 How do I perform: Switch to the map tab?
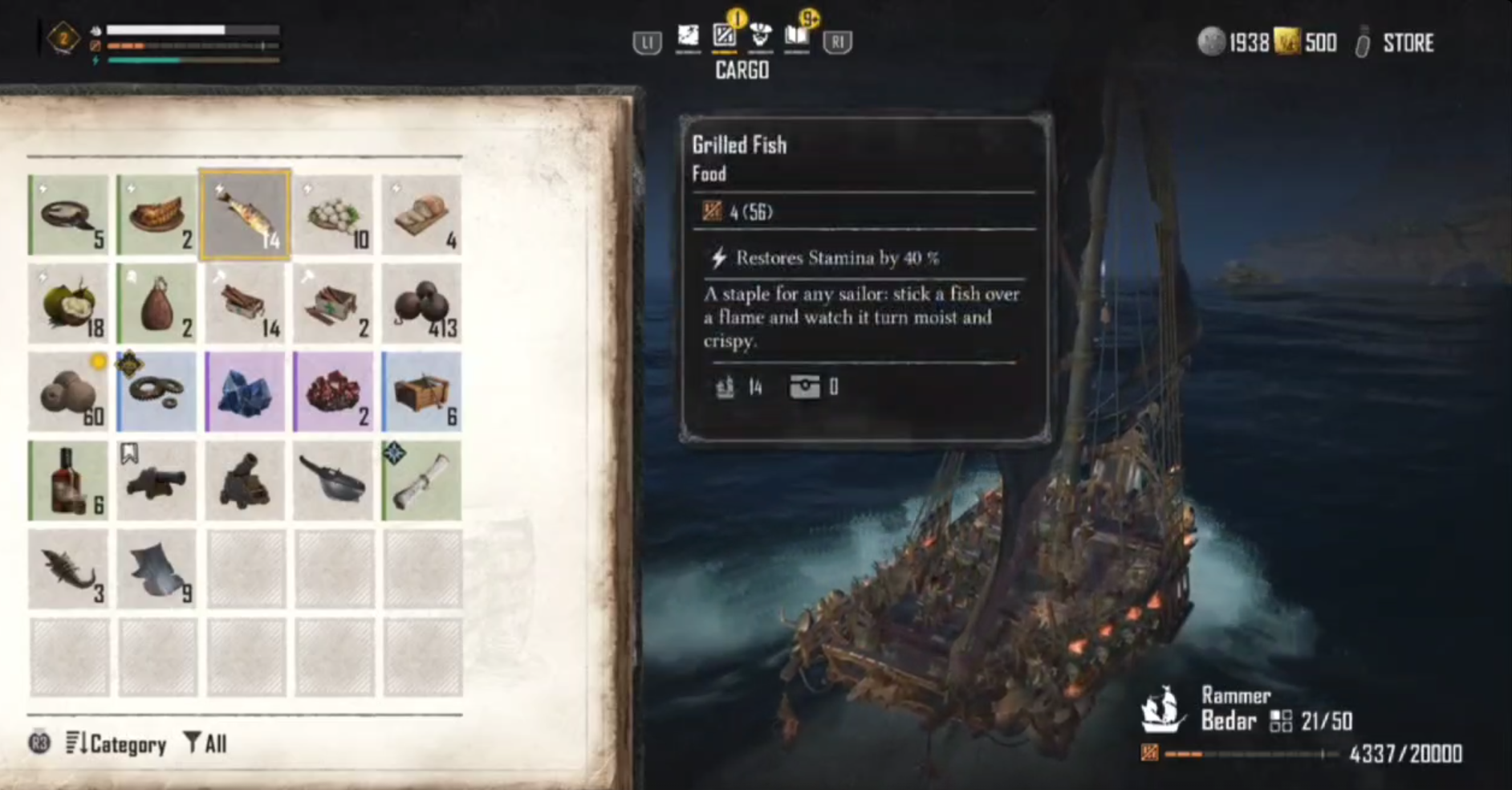point(688,37)
